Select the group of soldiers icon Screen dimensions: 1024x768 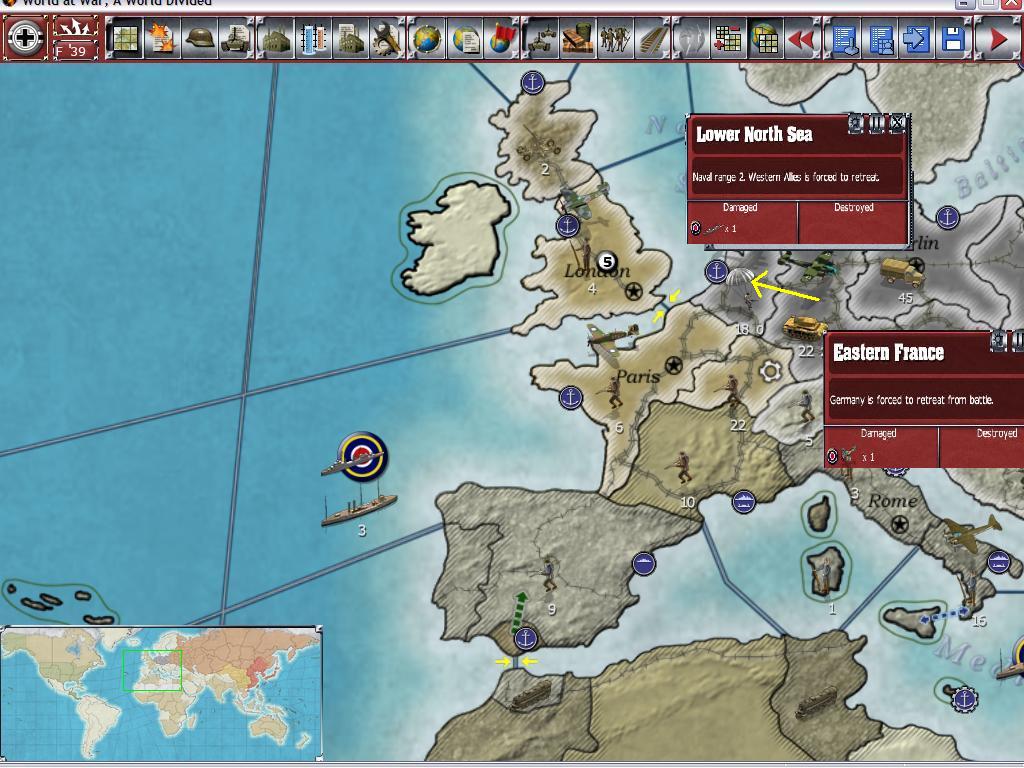coord(615,39)
